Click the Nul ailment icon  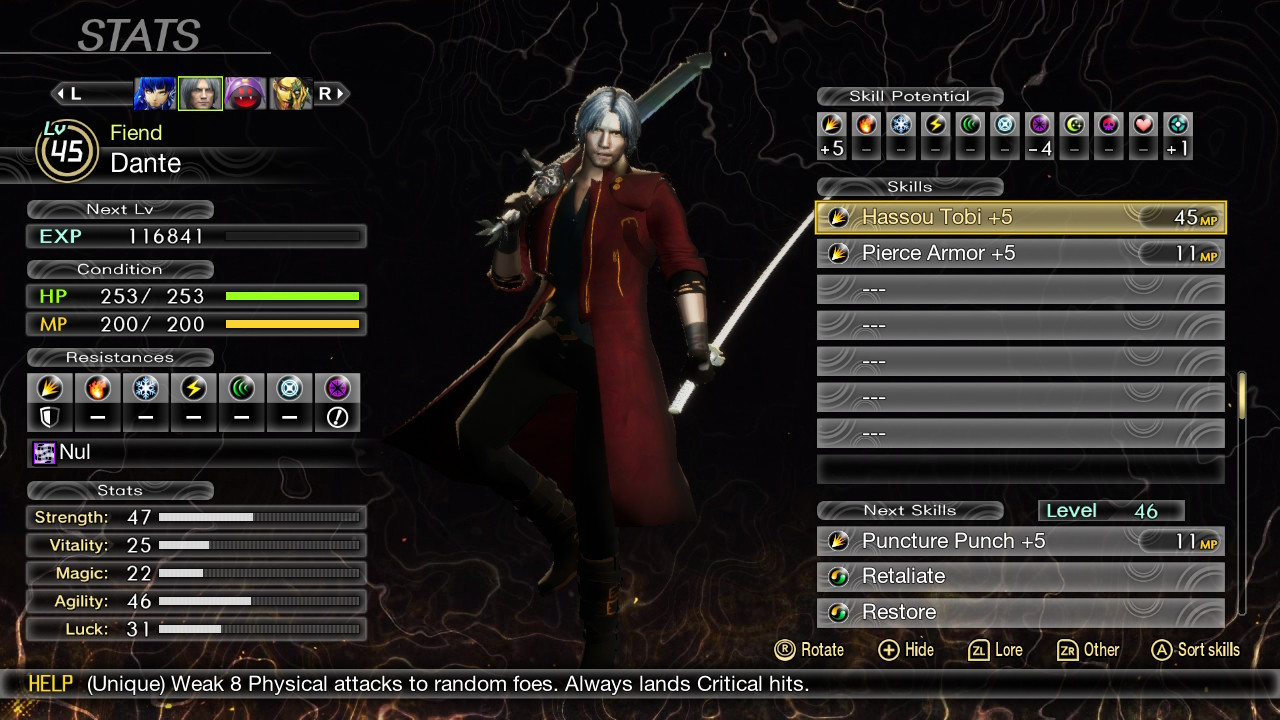[x=42, y=452]
